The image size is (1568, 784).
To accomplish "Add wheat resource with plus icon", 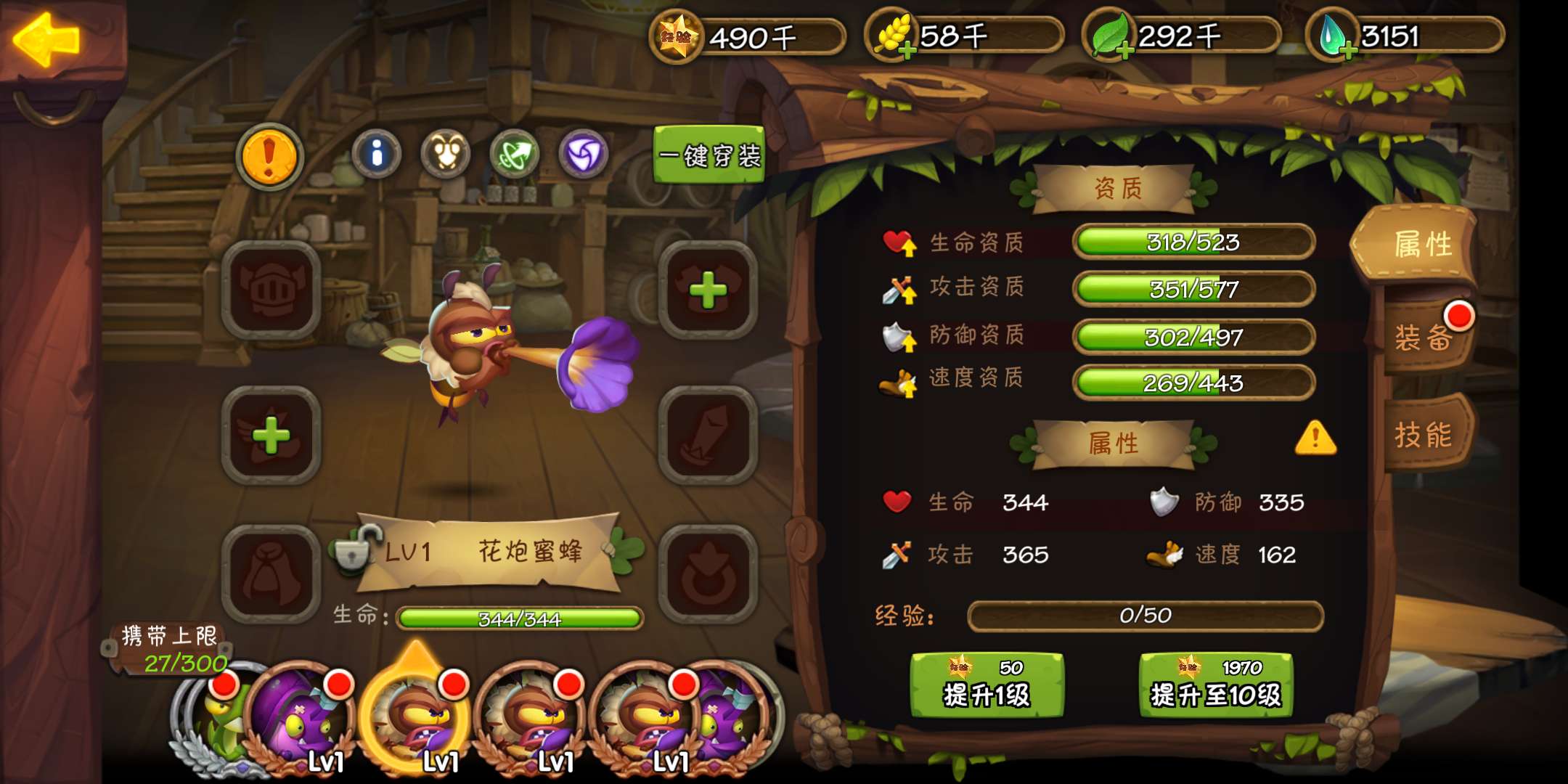I will [x=905, y=49].
